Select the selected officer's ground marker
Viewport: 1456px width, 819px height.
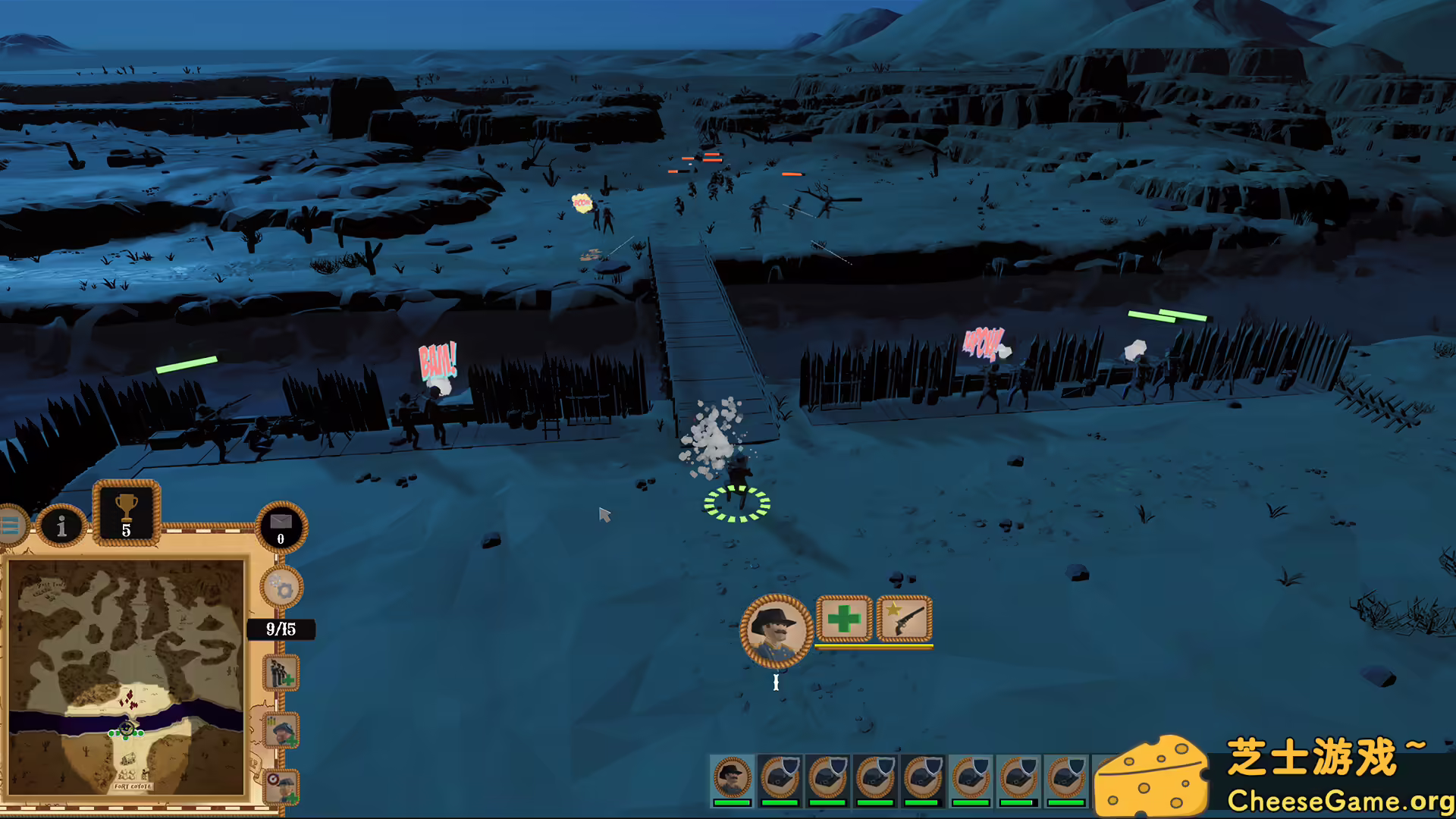click(x=737, y=504)
